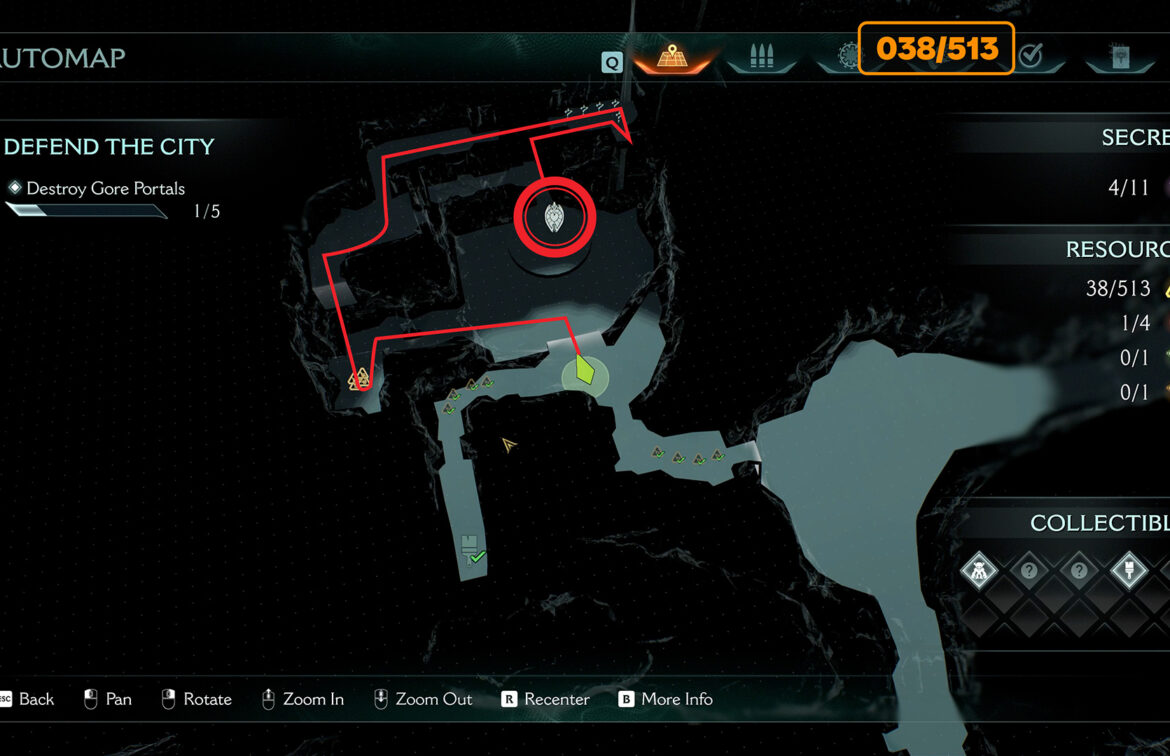This screenshot has width=1170, height=756.
Task: Go Back from the automap
Action: point(28,699)
